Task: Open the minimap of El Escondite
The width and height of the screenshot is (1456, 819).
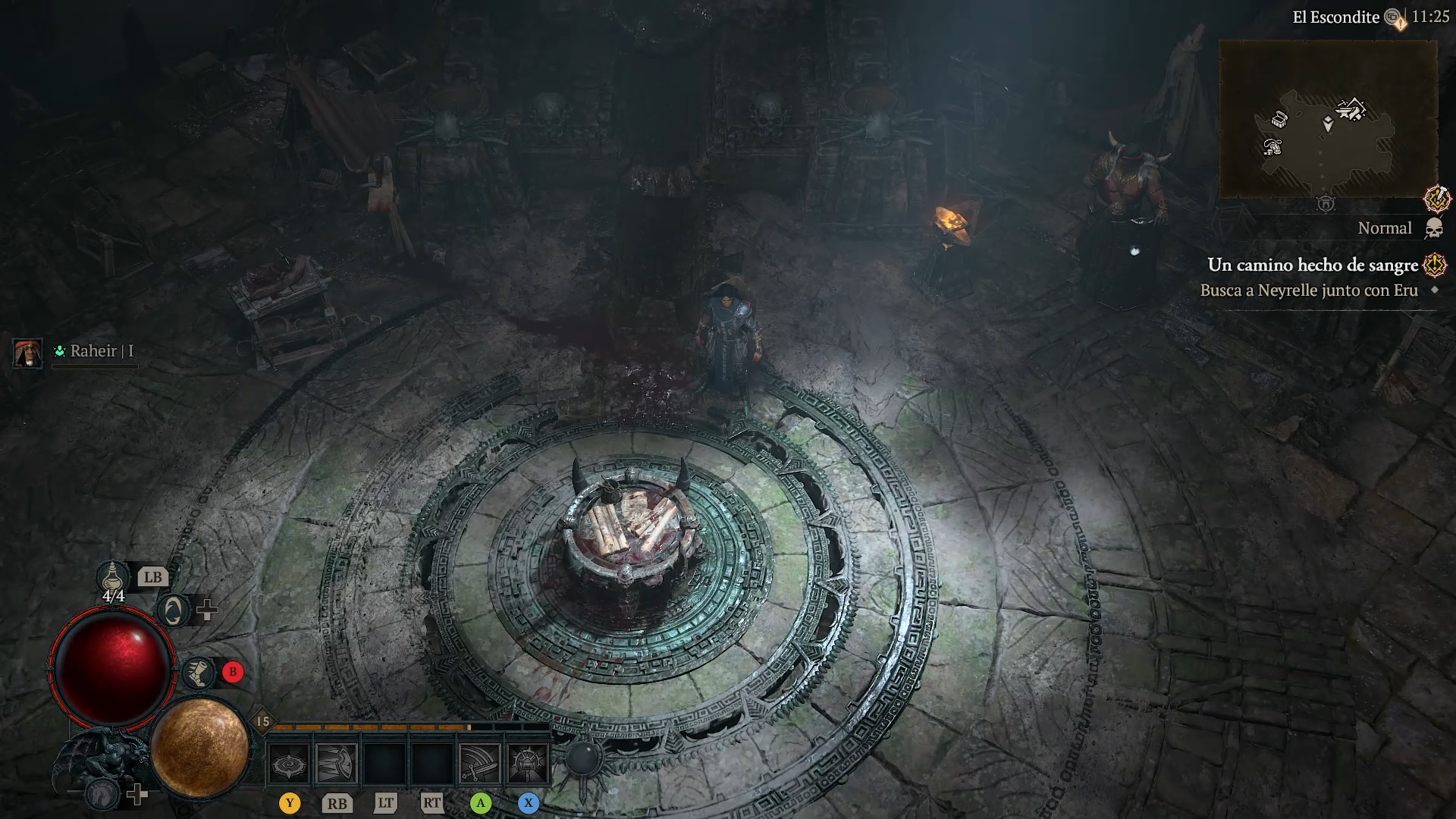Action: [1328, 119]
